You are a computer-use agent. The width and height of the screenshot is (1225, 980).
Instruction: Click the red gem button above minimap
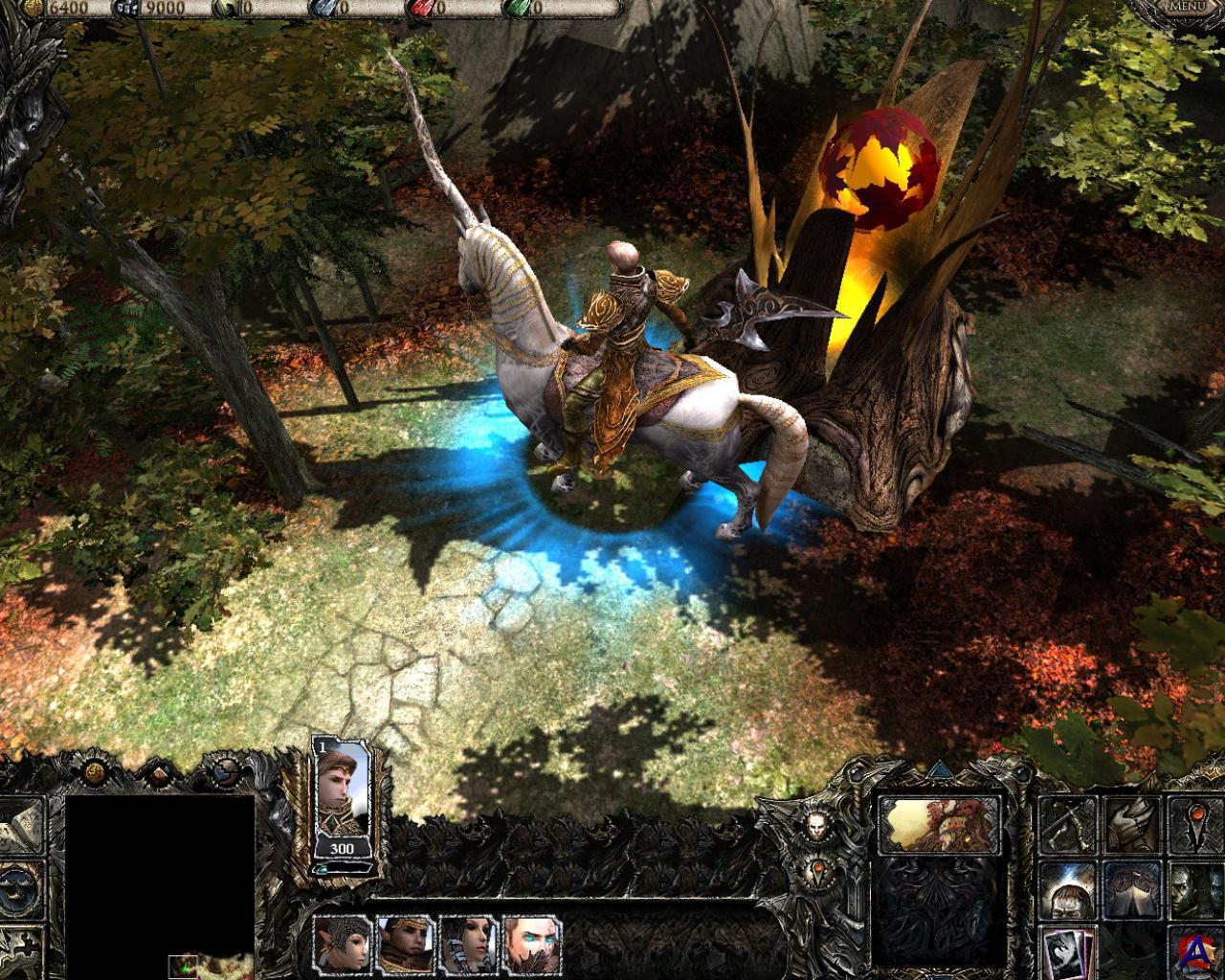tap(159, 771)
